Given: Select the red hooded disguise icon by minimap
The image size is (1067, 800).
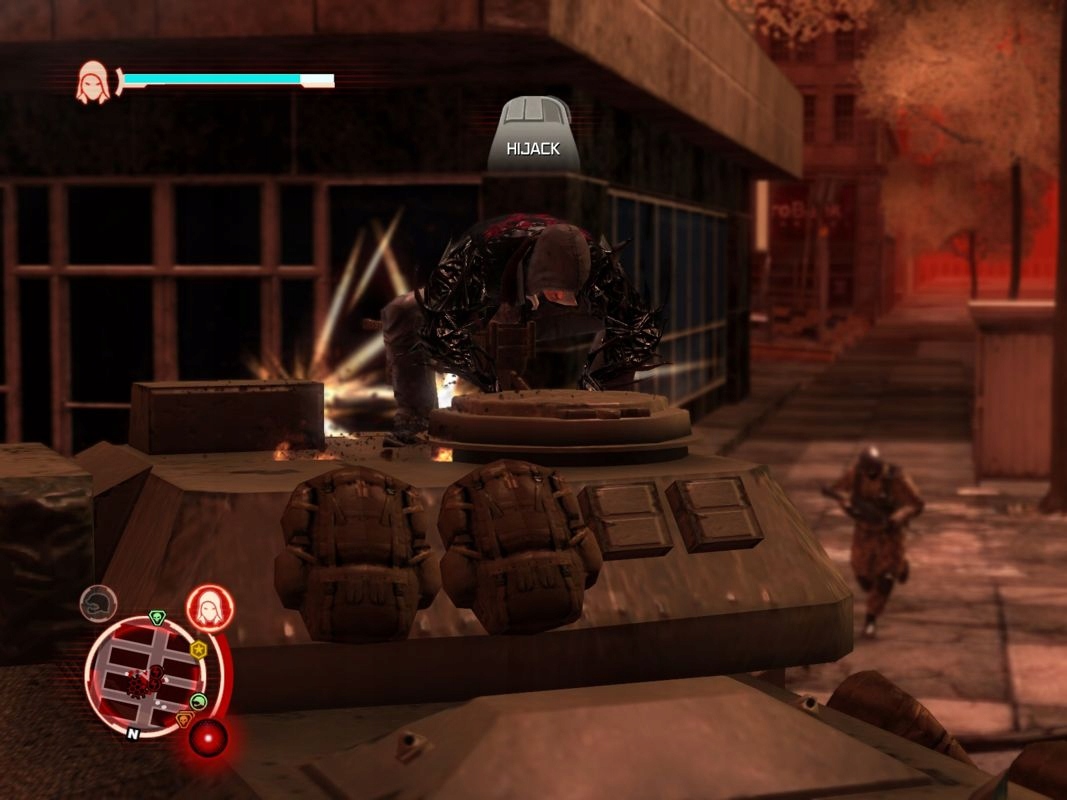Looking at the screenshot, I should tap(211, 608).
